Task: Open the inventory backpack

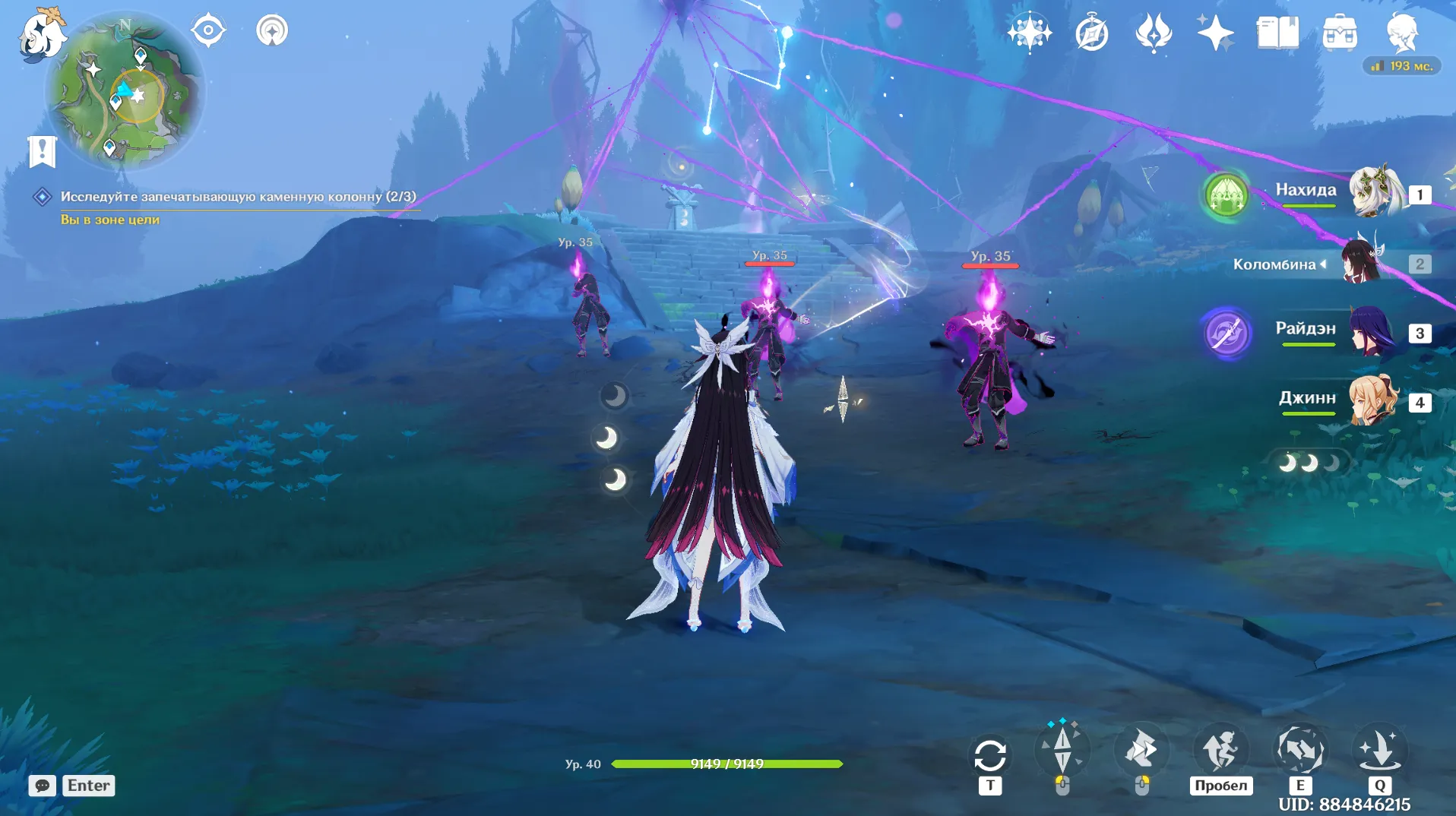Action: tap(1341, 31)
